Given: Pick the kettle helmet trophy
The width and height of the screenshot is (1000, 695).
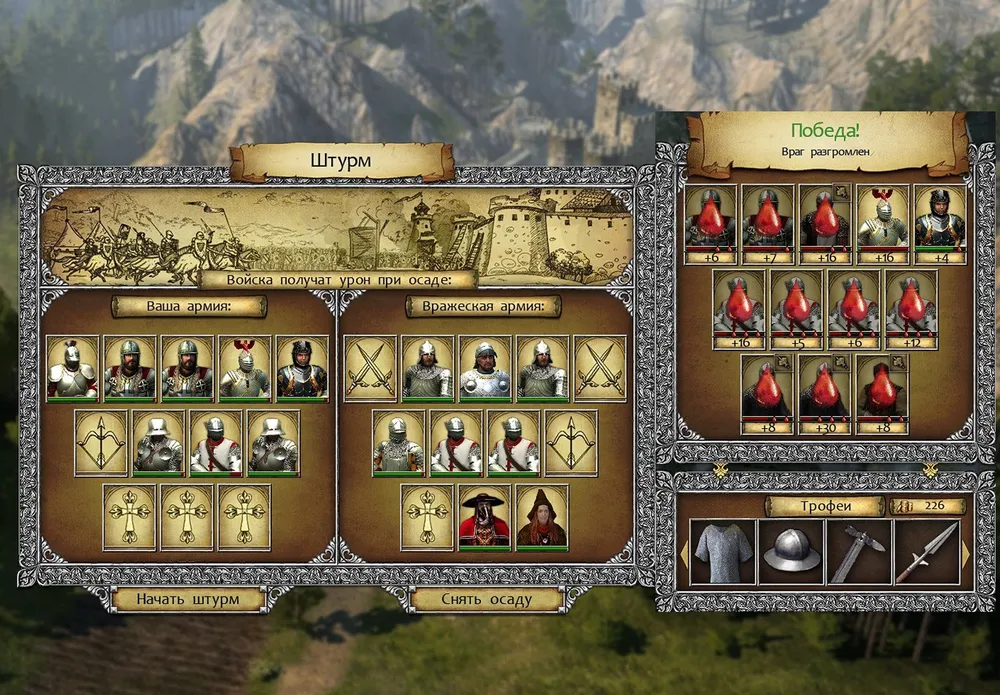Looking at the screenshot, I should click(791, 552).
